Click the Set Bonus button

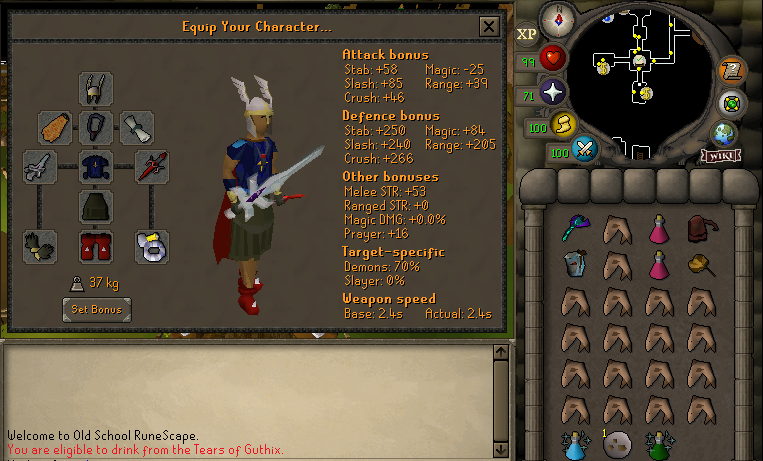click(x=96, y=309)
